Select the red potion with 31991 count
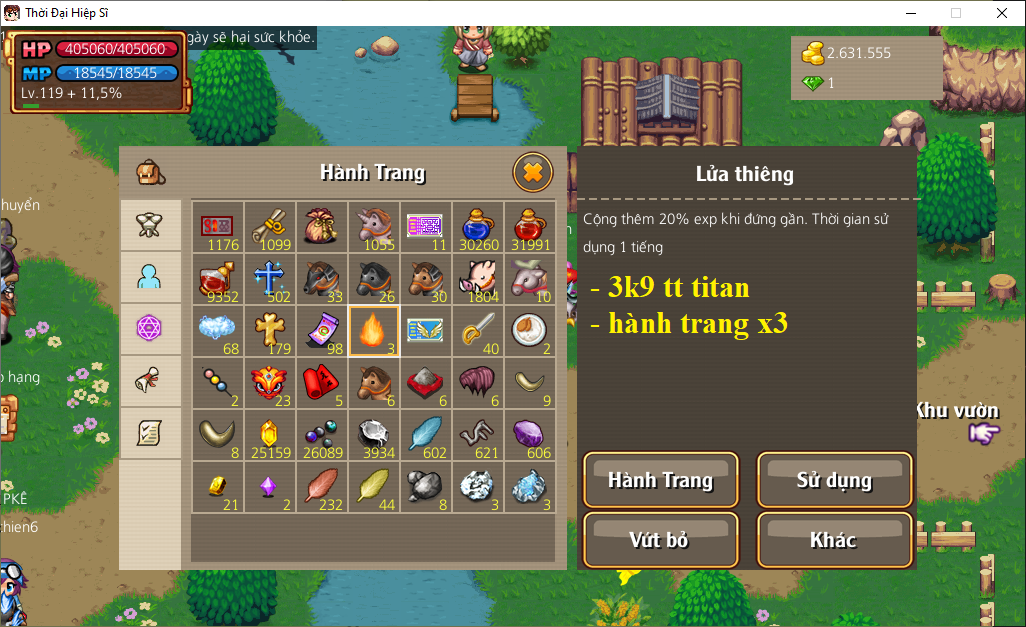The image size is (1026, 627). pos(529,227)
